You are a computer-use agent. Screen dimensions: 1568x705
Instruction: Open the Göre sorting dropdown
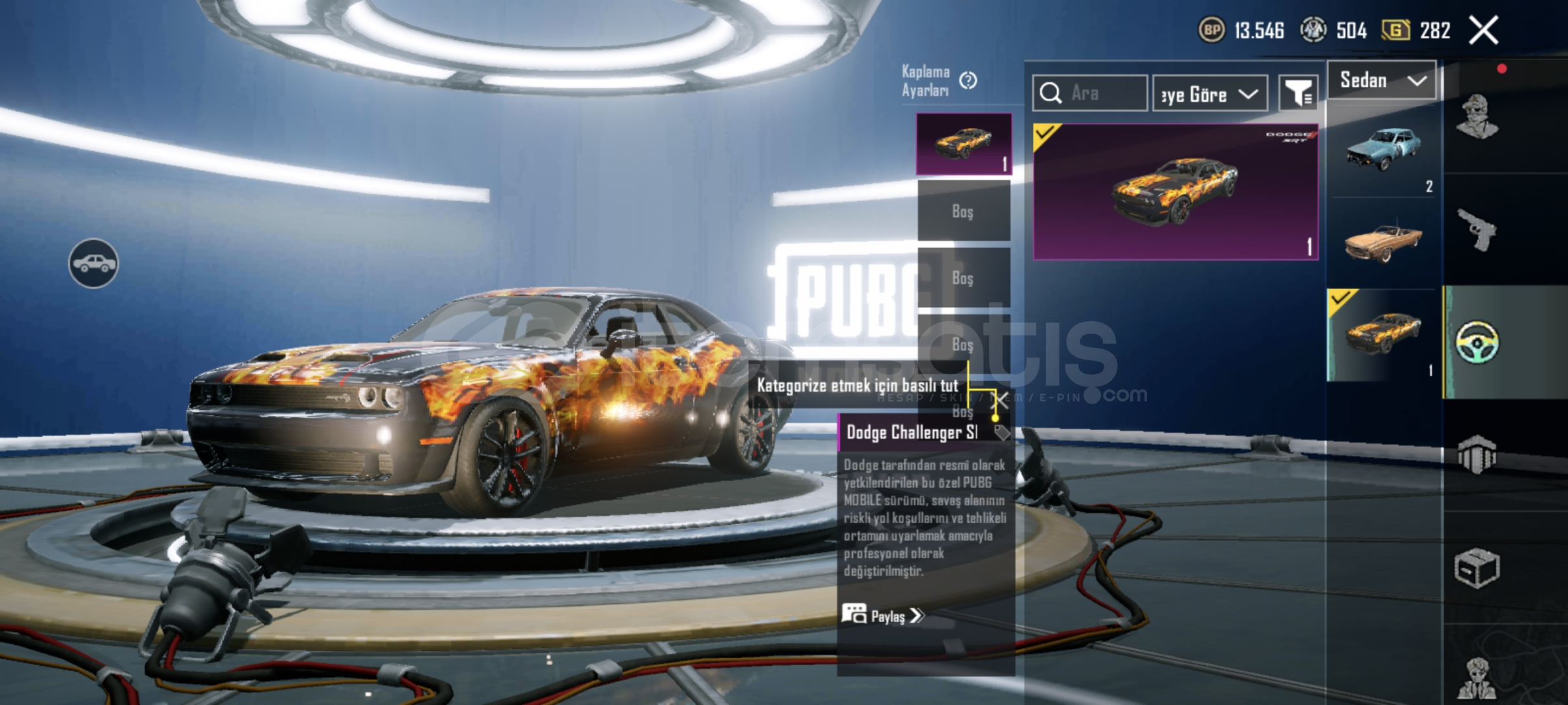(x=1210, y=94)
